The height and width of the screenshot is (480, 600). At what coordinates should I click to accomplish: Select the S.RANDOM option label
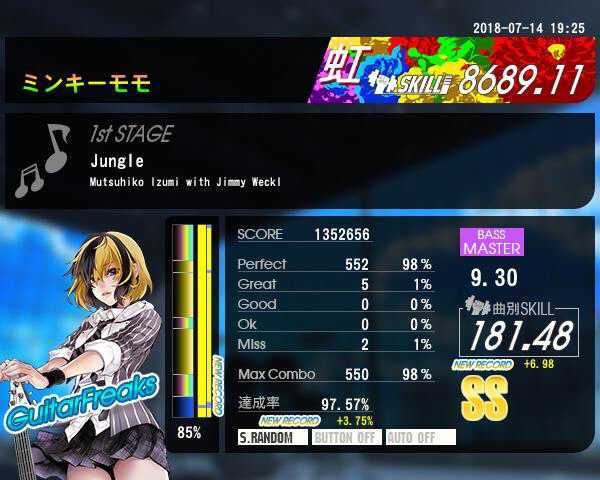point(271,437)
